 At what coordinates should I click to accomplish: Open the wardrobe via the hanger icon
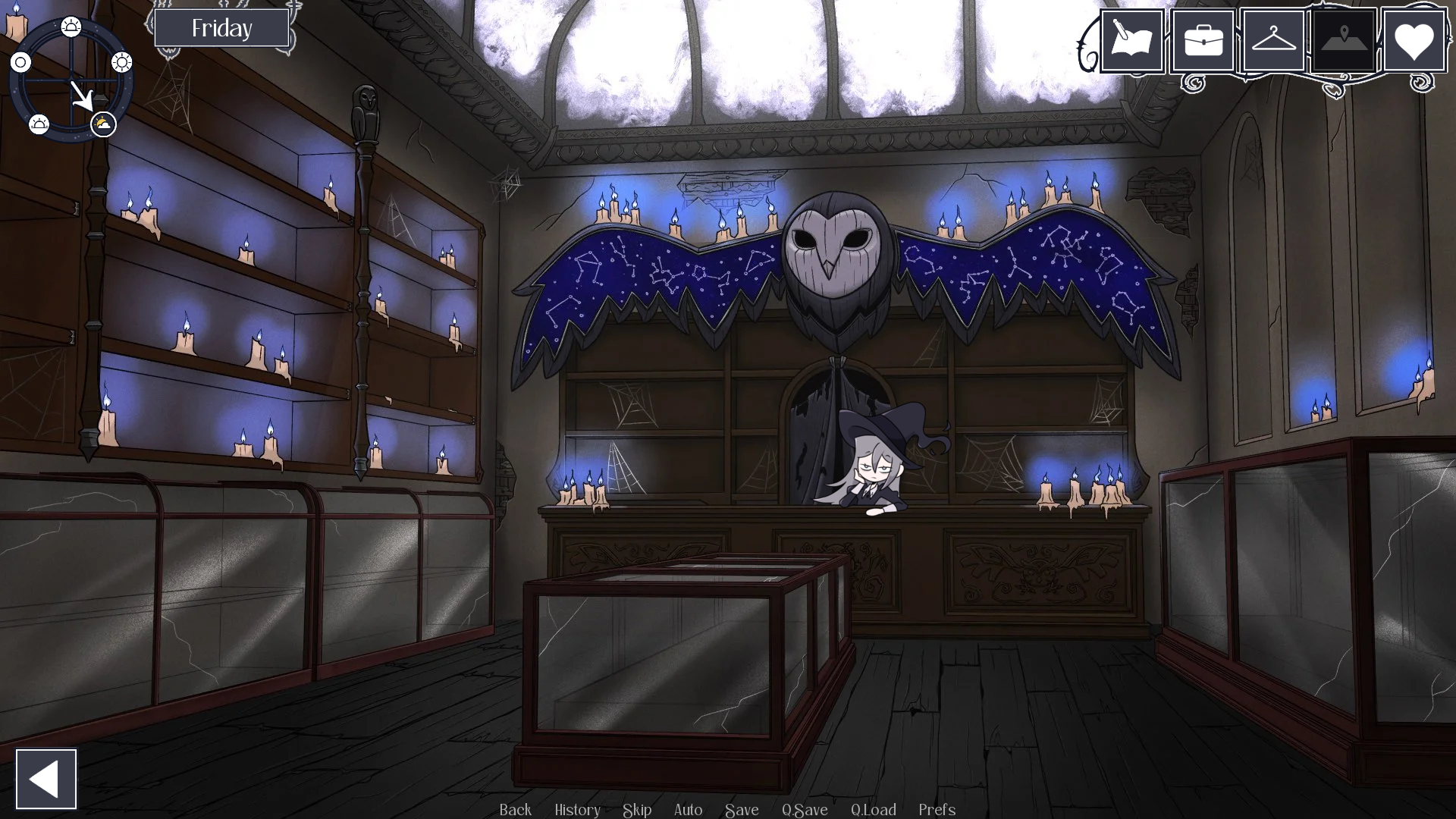[x=1273, y=40]
